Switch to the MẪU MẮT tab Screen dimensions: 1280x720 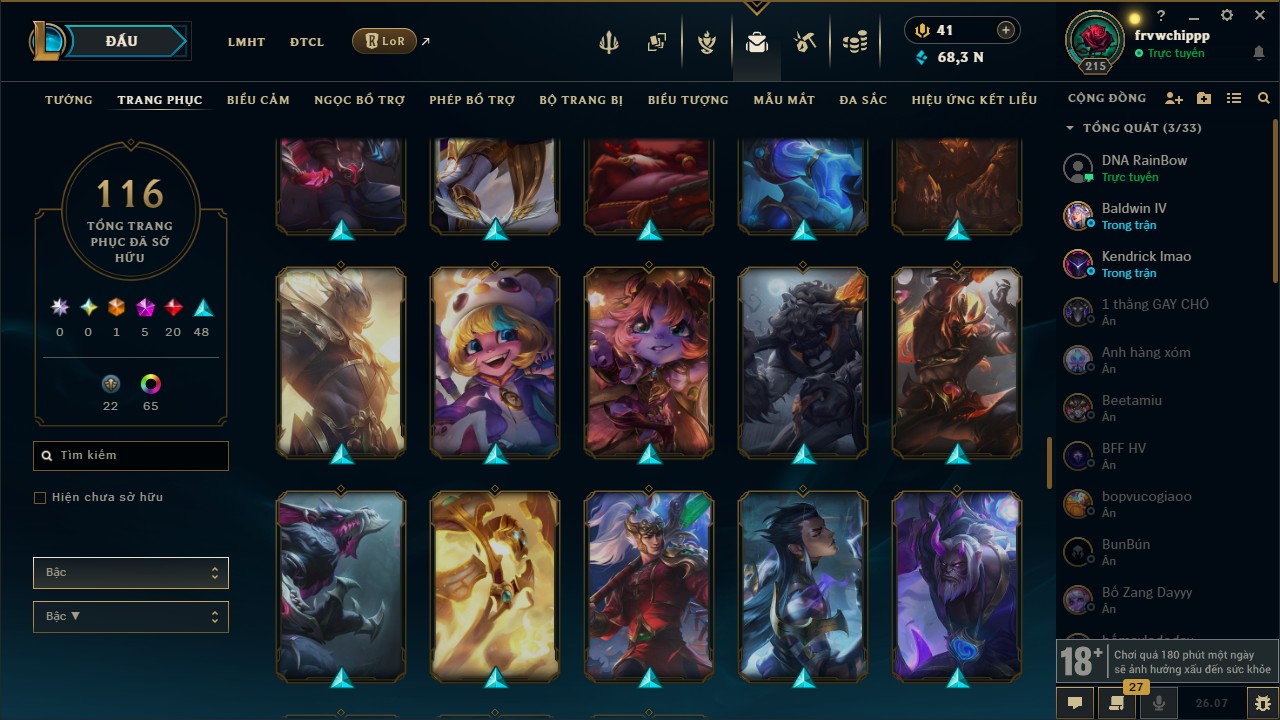[x=784, y=100]
